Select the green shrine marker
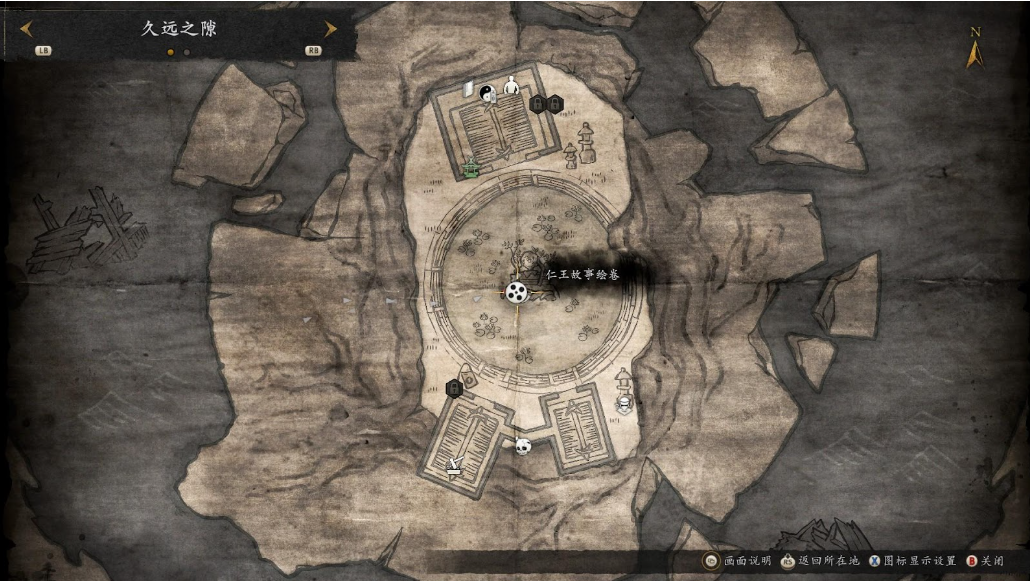Screen dimensions: 1030x581 [471, 168]
